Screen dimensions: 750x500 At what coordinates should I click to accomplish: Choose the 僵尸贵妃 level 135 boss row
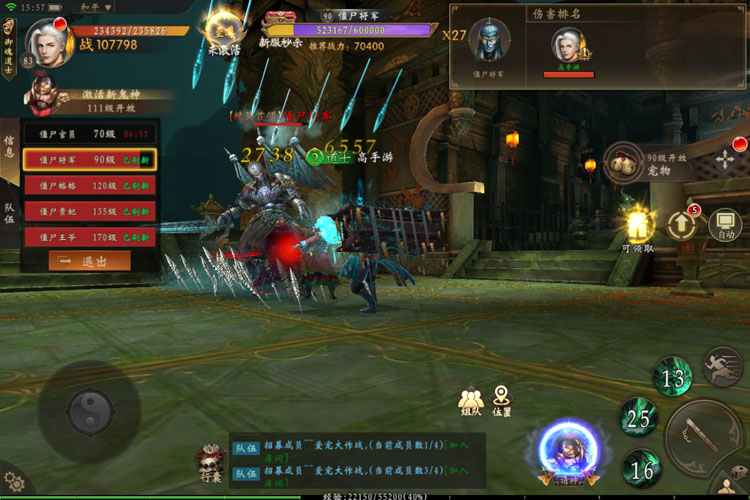90,212
